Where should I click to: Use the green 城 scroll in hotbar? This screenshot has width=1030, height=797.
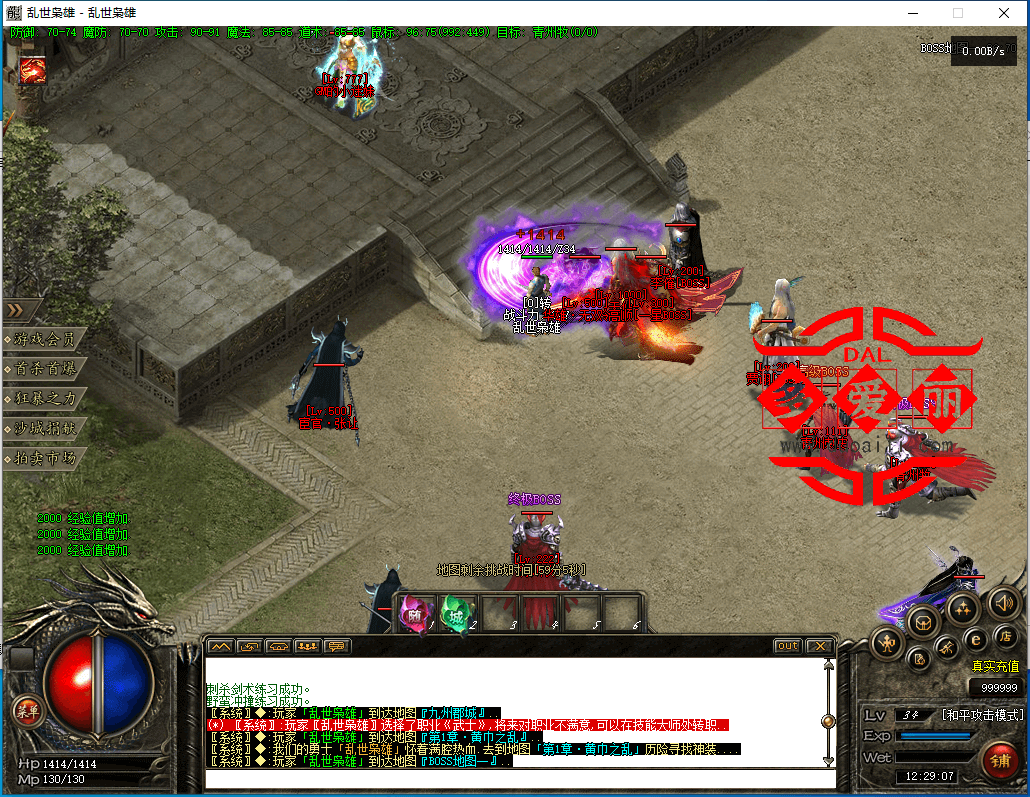pos(458,612)
